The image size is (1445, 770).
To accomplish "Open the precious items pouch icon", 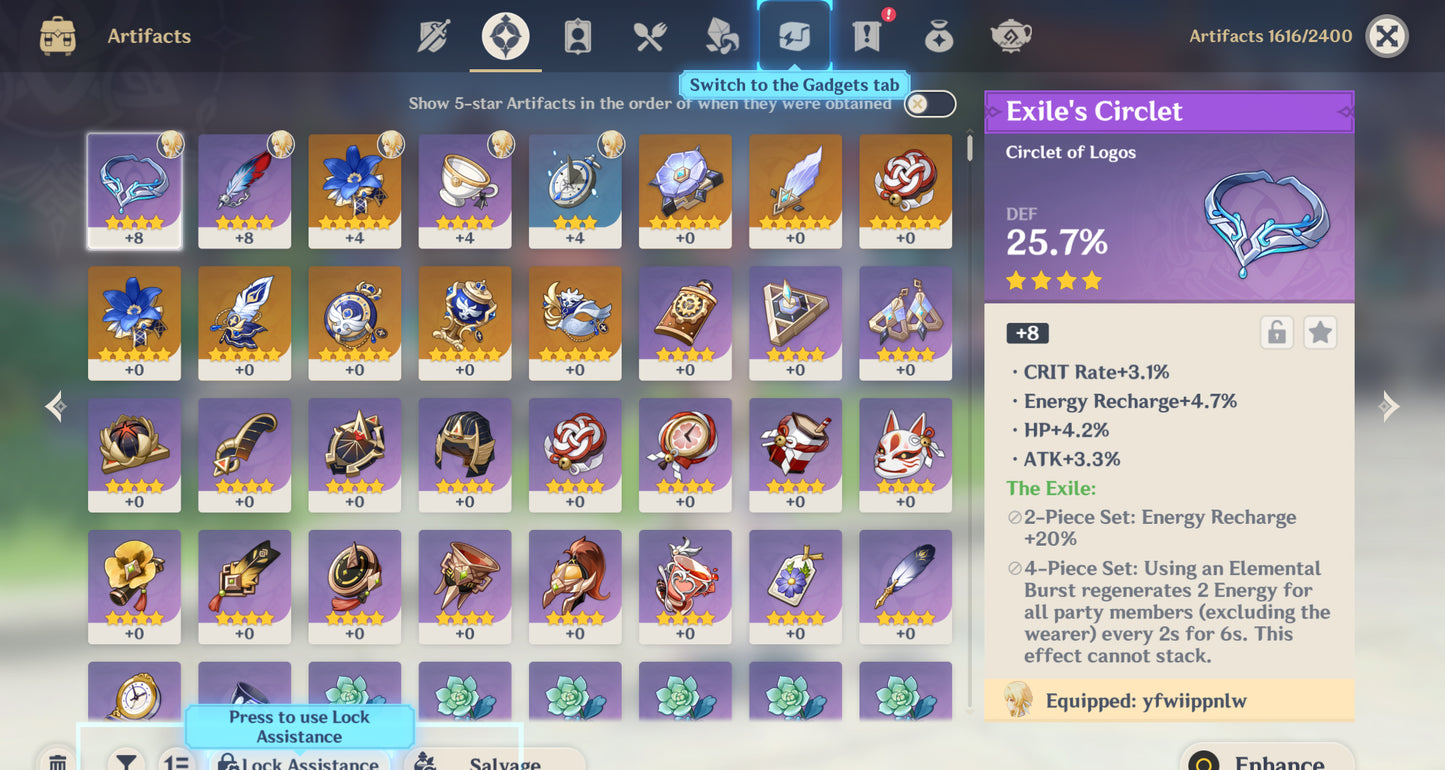I will (938, 35).
